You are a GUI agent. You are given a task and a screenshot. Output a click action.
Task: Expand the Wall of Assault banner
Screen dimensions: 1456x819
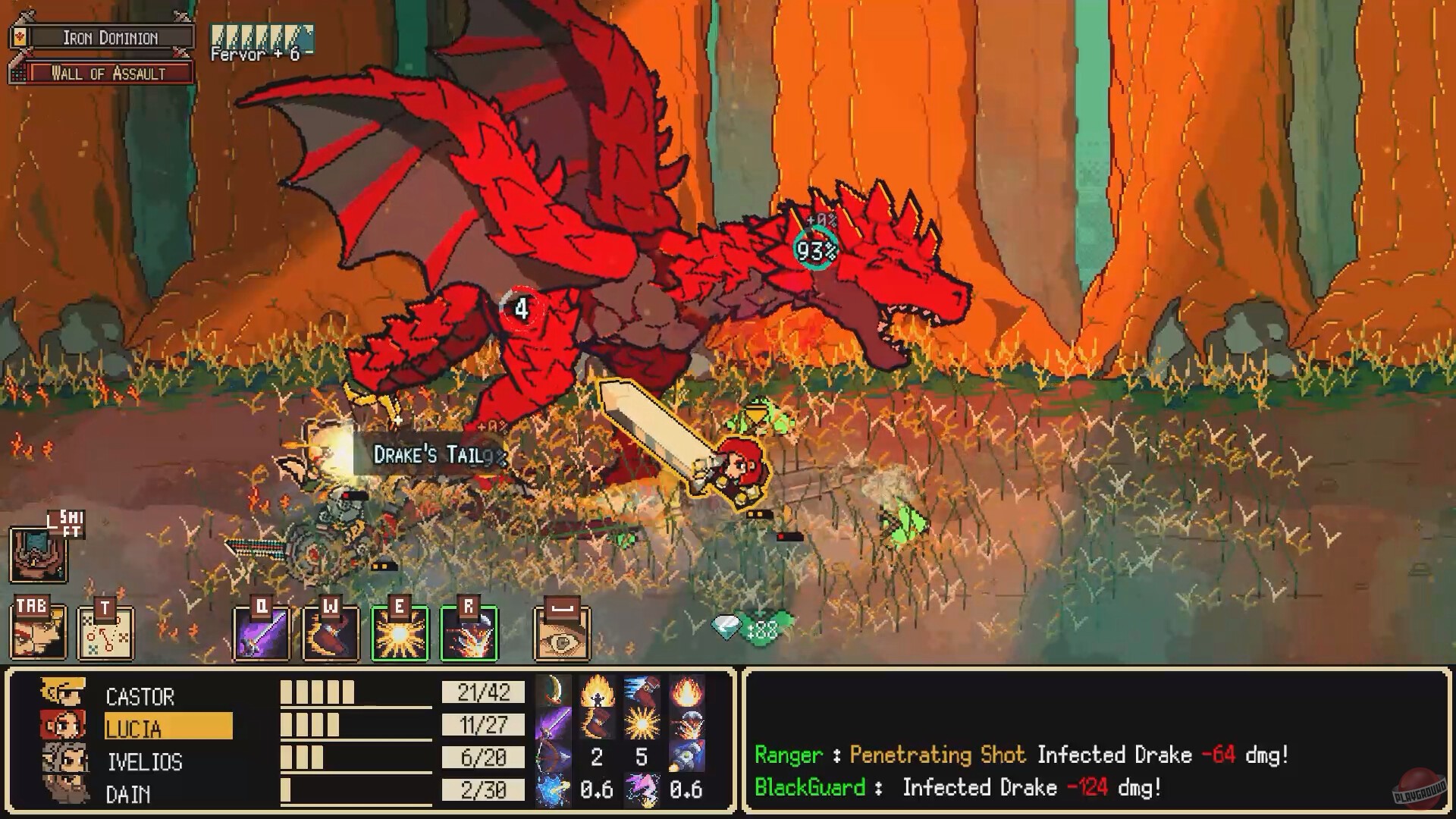(106, 74)
